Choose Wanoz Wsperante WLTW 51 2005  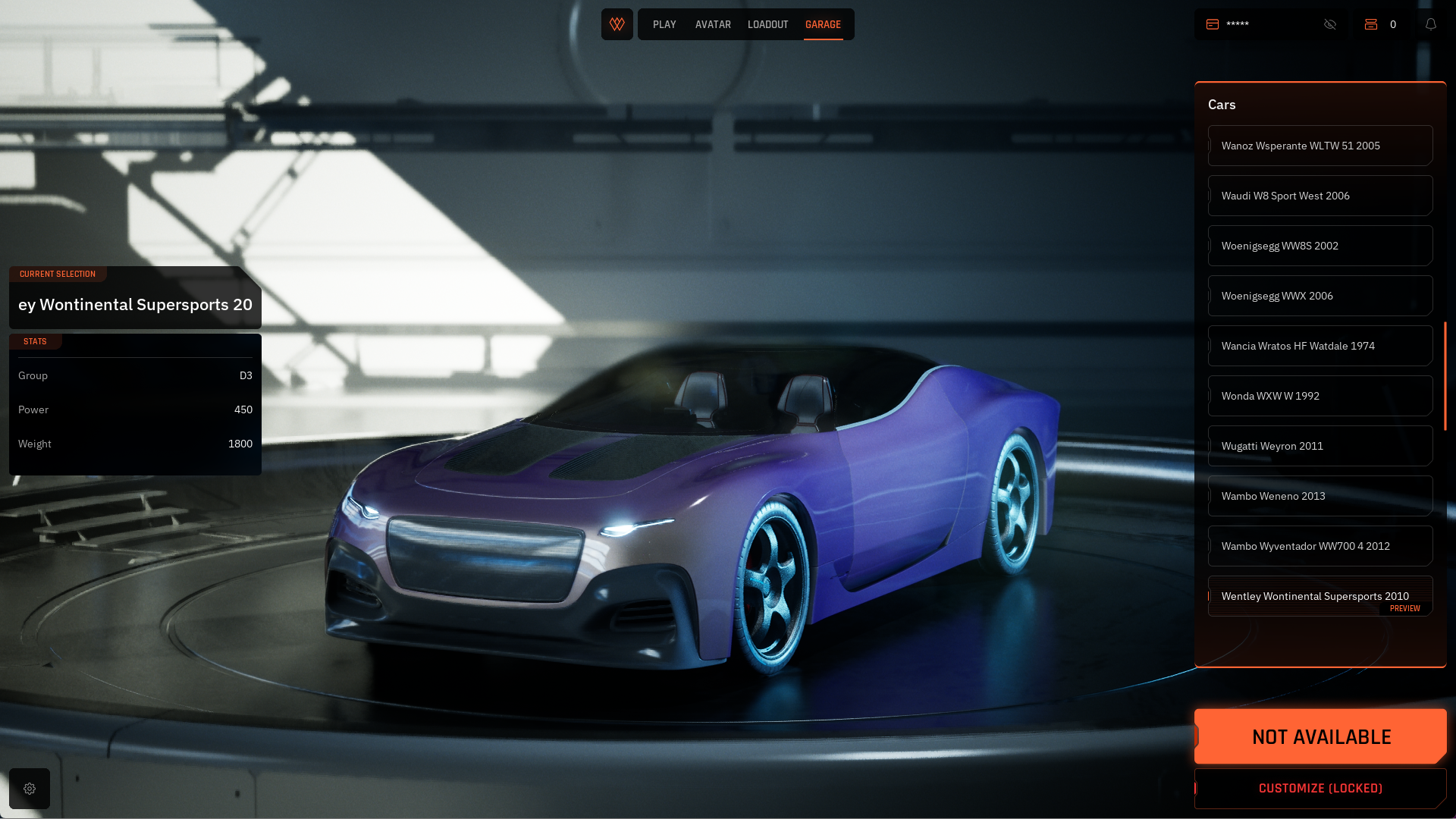pos(1320,146)
